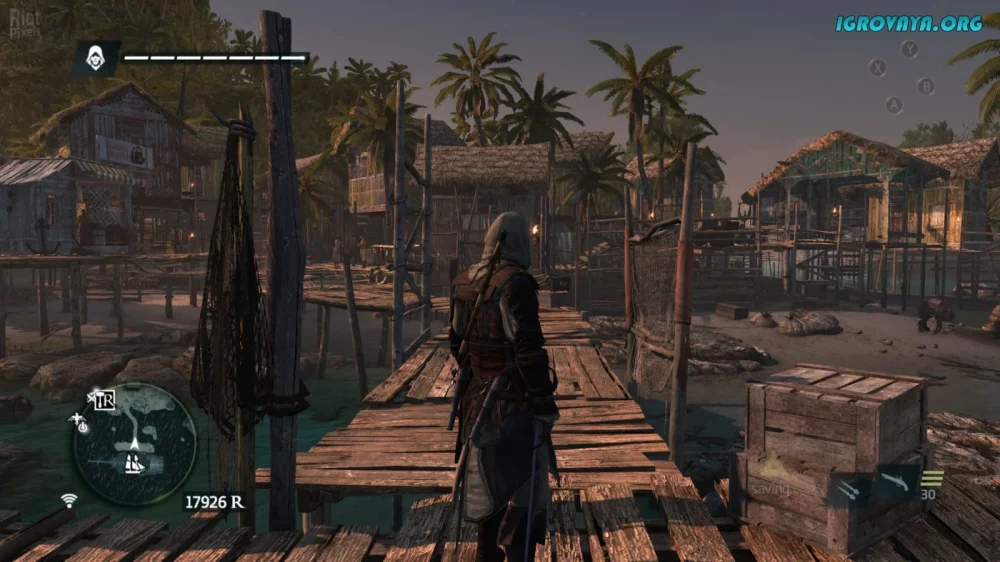
Task: Click the IGROVAYA.ORG watermark
Action: 909,22
